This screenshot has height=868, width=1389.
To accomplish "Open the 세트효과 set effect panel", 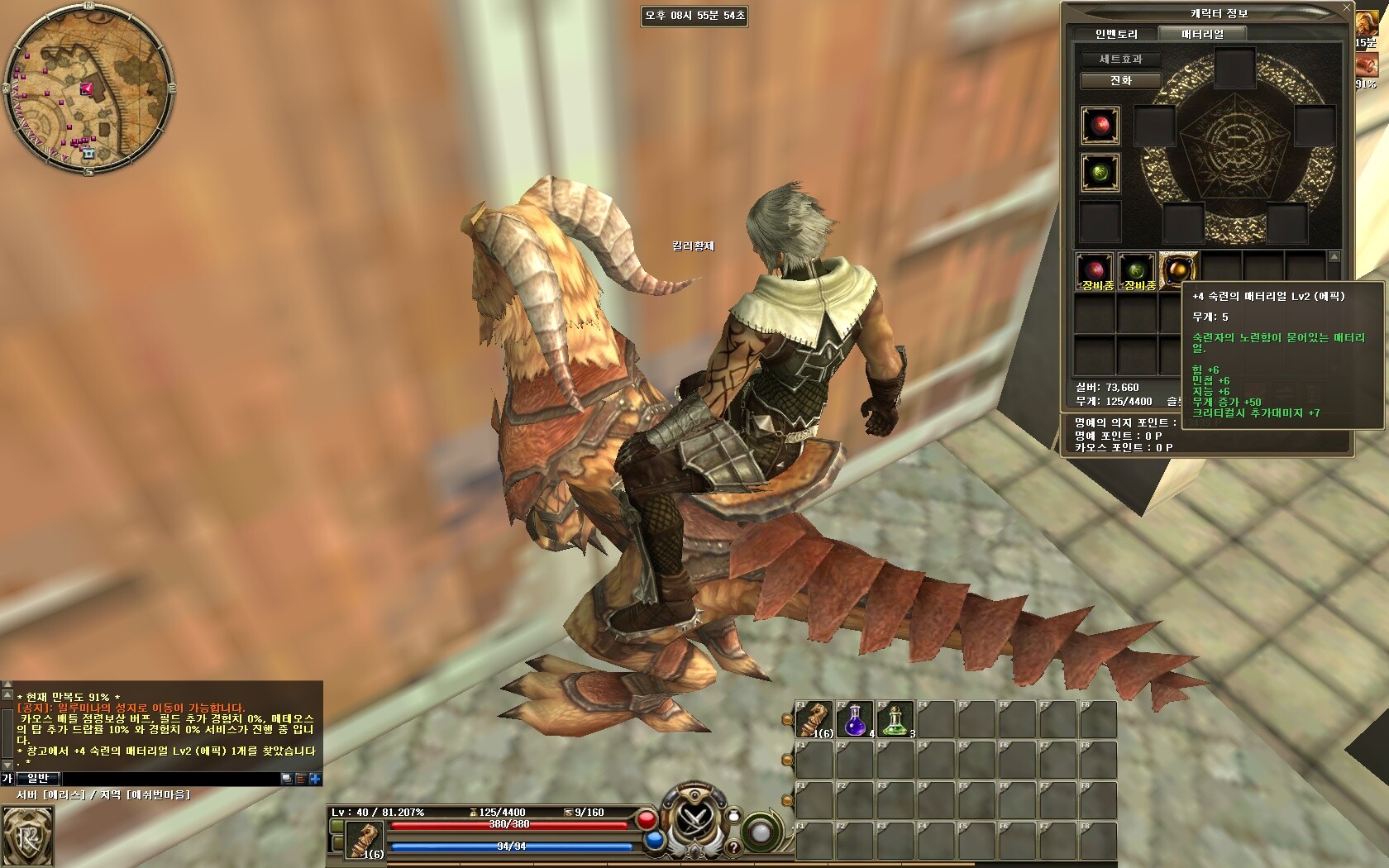I will coord(1120,60).
